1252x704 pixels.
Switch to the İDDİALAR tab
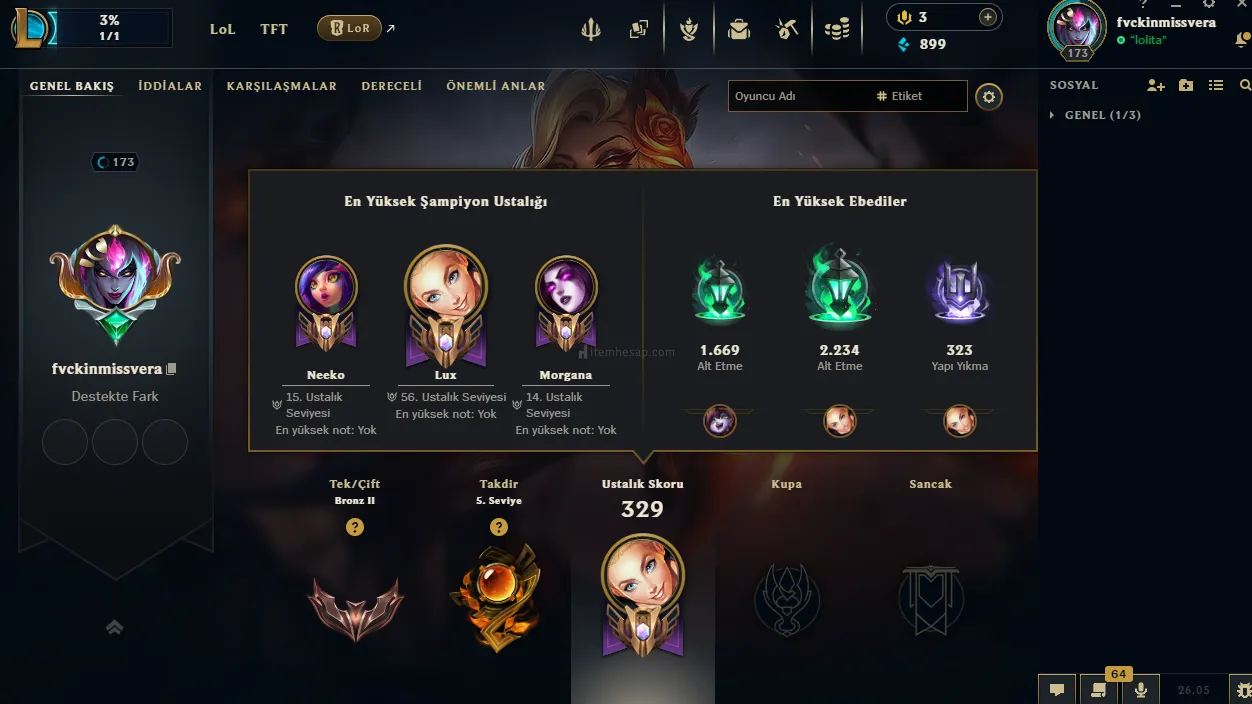pyautogui.click(x=170, y=86)
